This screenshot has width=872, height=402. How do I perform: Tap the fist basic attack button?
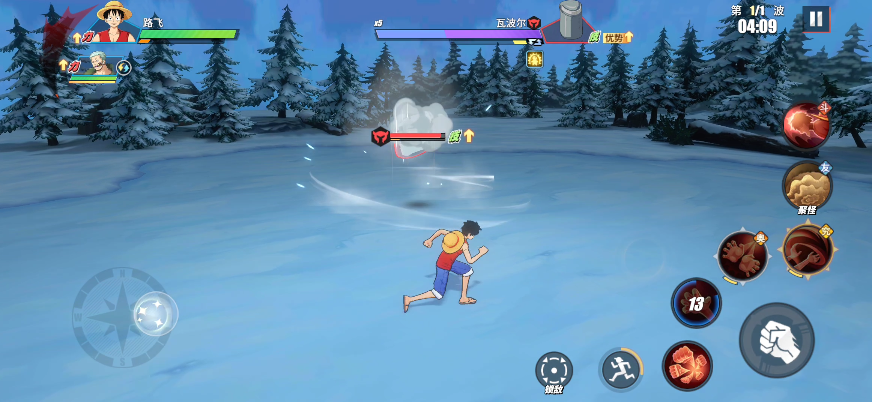pyautogui.click(x=776, y=340)
